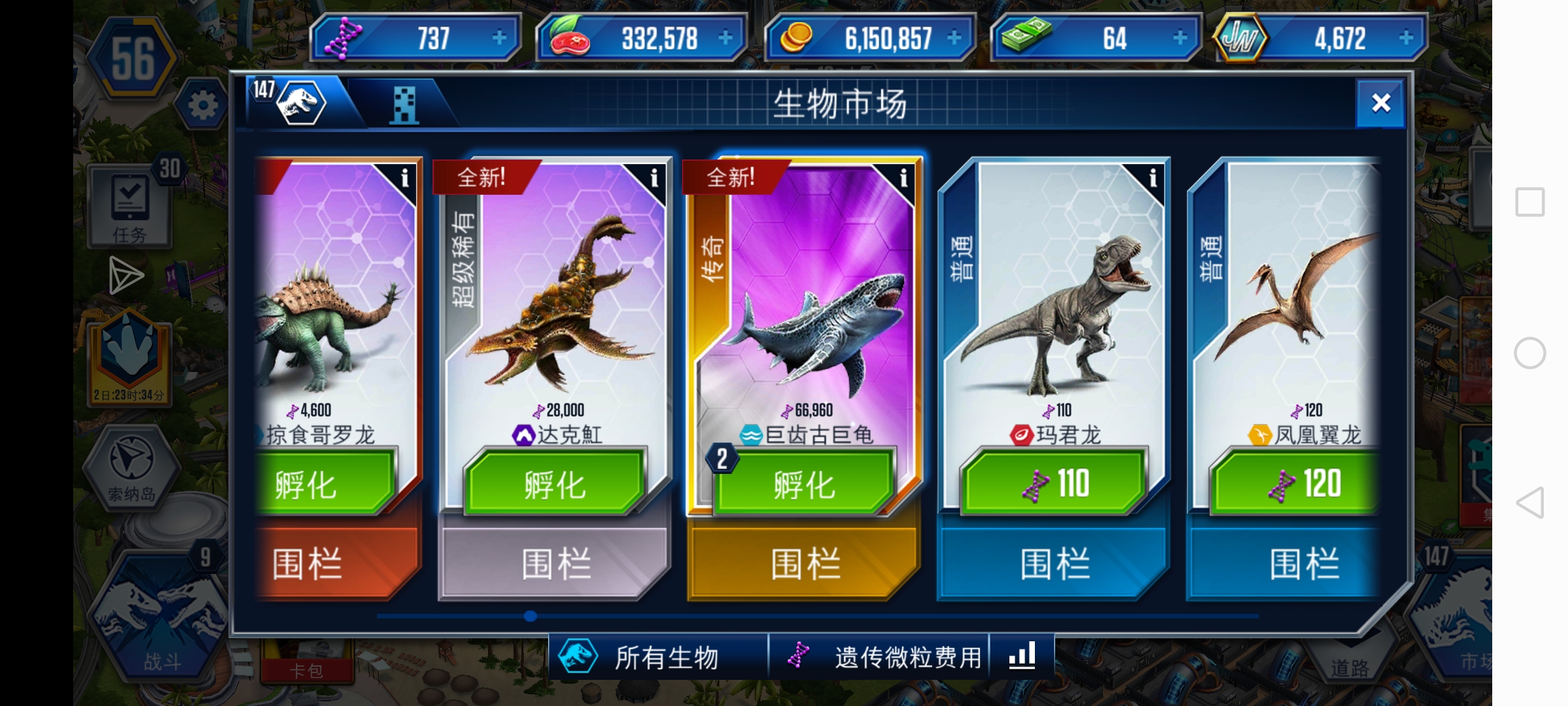
Task: Add more coins with the plus button
Action: point(954,38)
